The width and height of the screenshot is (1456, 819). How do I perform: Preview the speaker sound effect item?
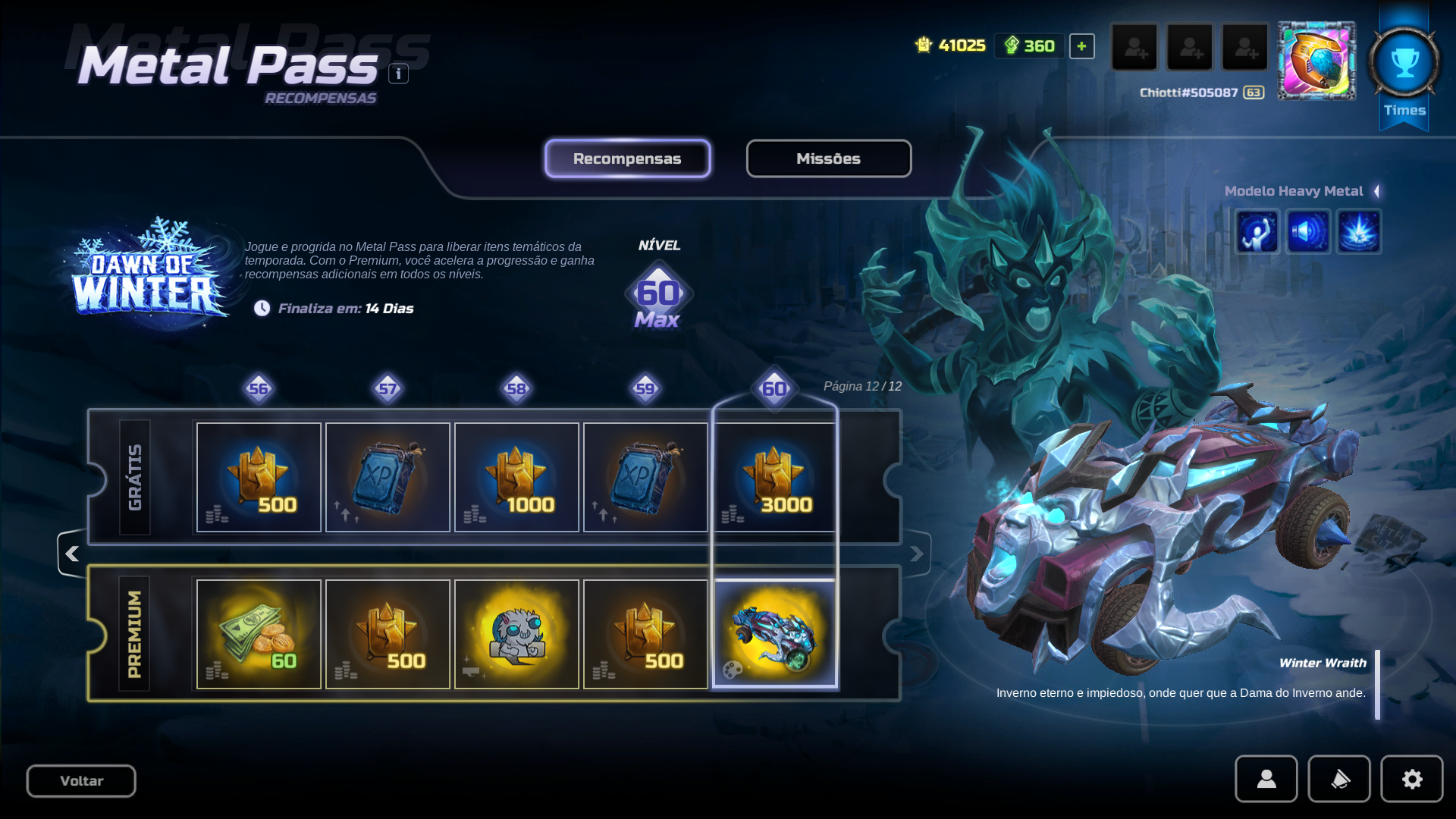click(1308, 231)
